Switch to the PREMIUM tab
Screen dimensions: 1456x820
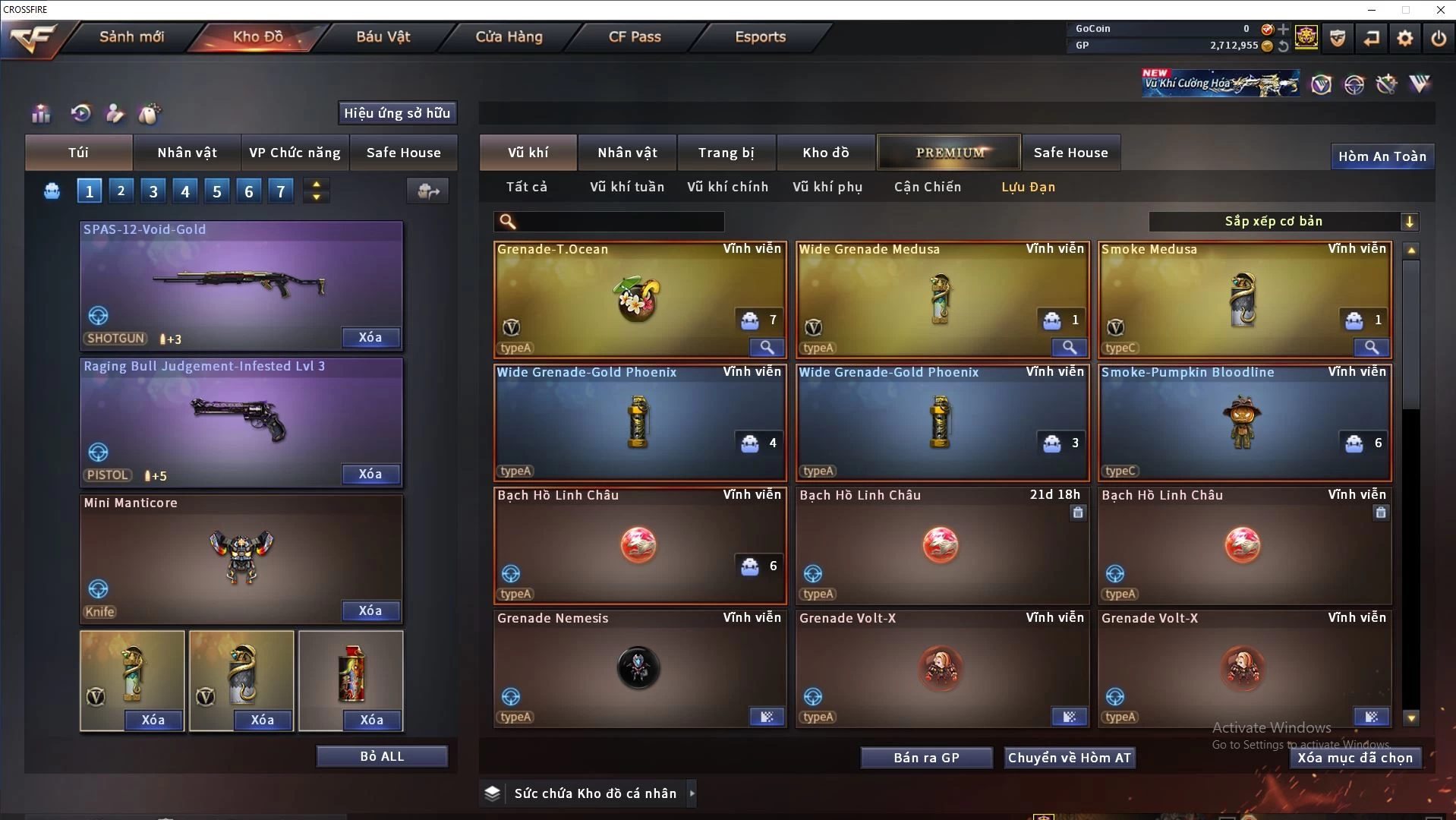pos(949,153)
